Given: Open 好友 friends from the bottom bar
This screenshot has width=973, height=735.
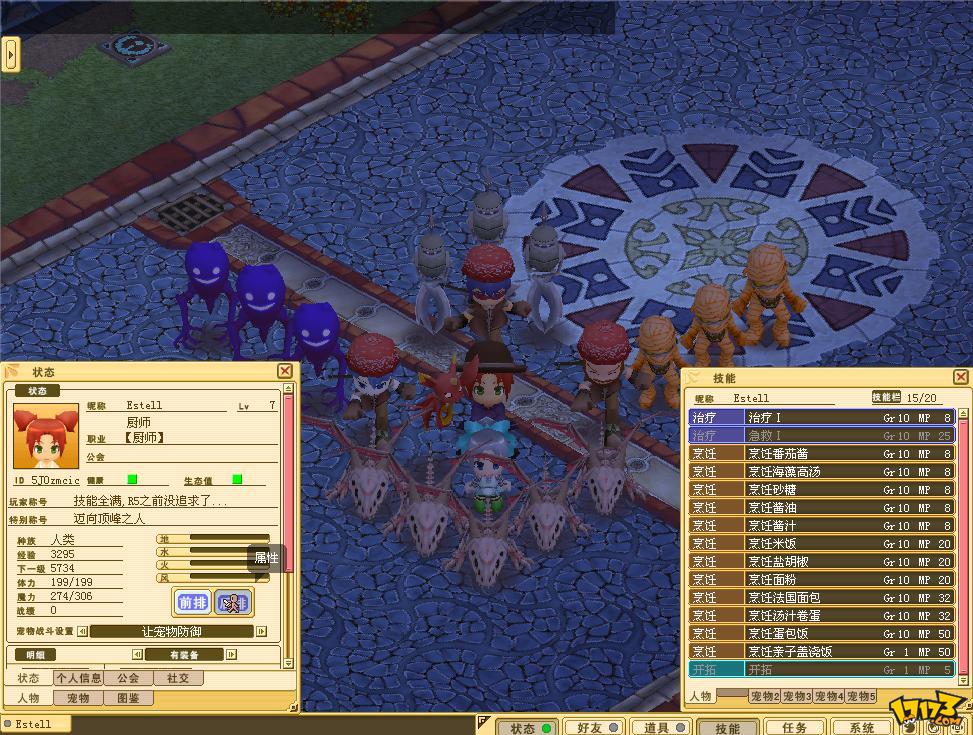Looking at the screenshot, I should click(592, 728).
